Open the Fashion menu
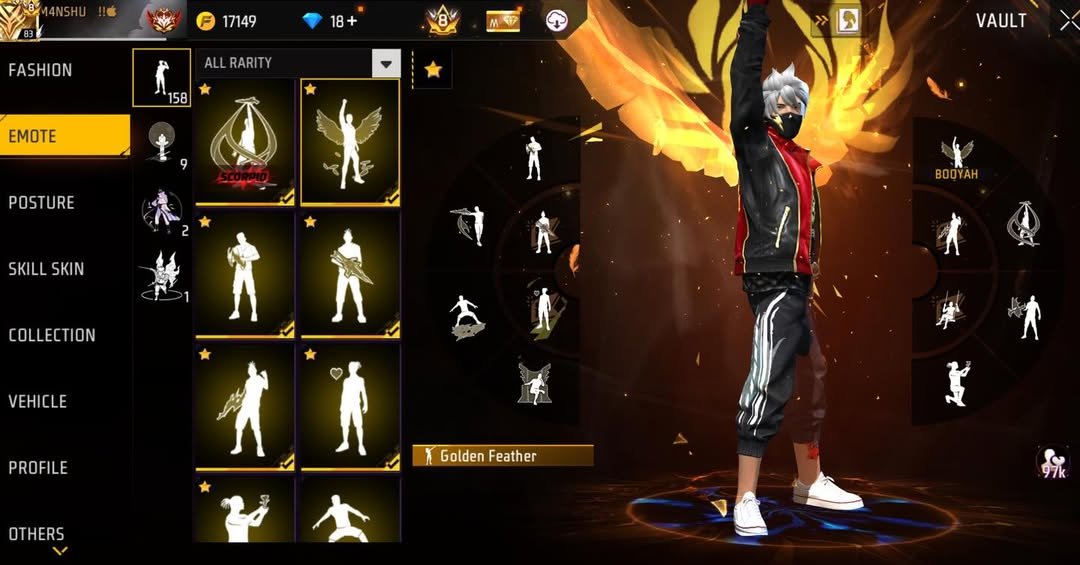This screenshot has width=1080, height=565. (x=41, y=70)
